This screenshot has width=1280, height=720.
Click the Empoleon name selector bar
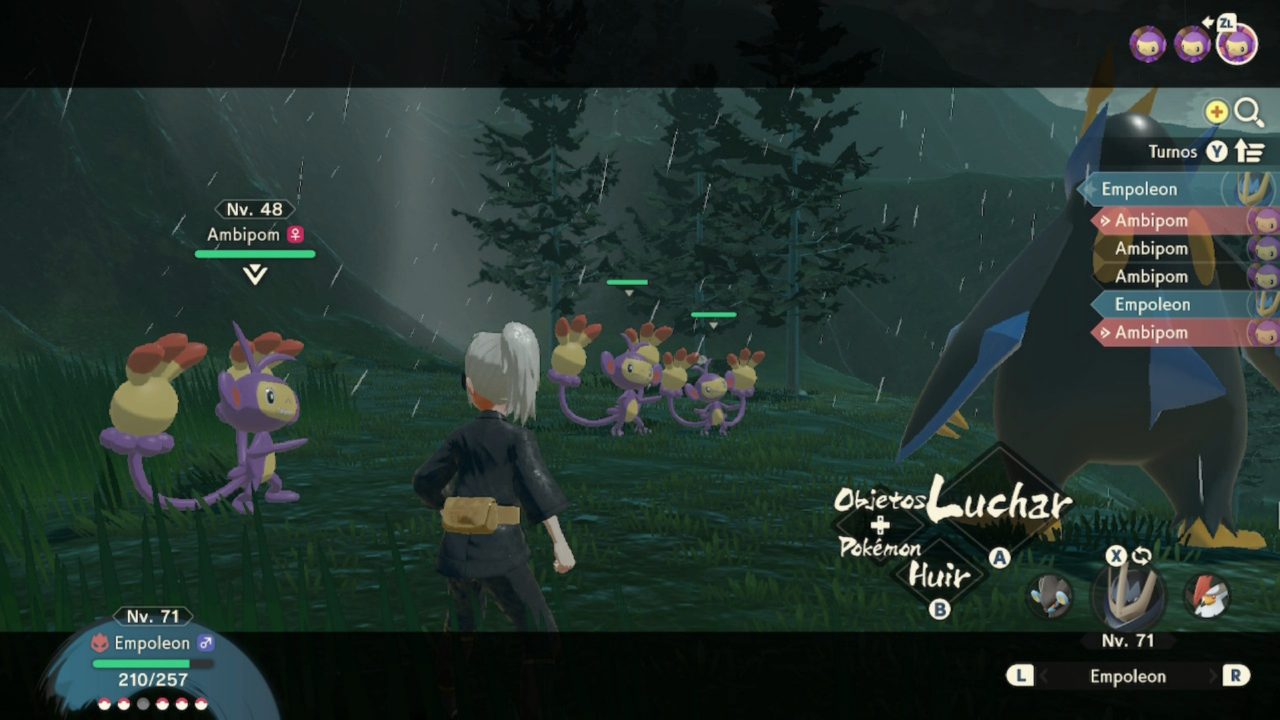(1127, 676)
